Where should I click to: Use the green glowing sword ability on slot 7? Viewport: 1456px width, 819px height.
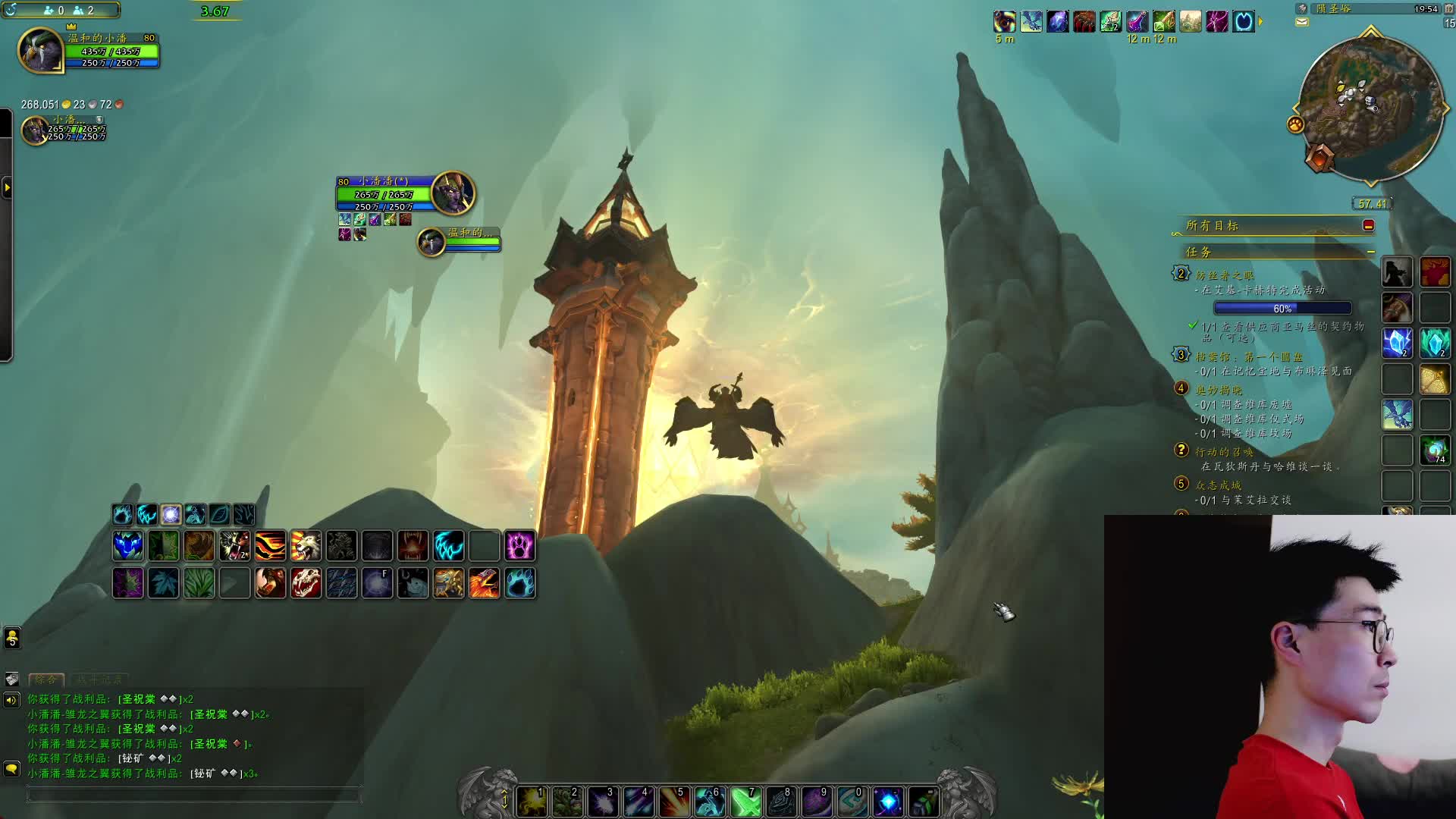[745, 802]
